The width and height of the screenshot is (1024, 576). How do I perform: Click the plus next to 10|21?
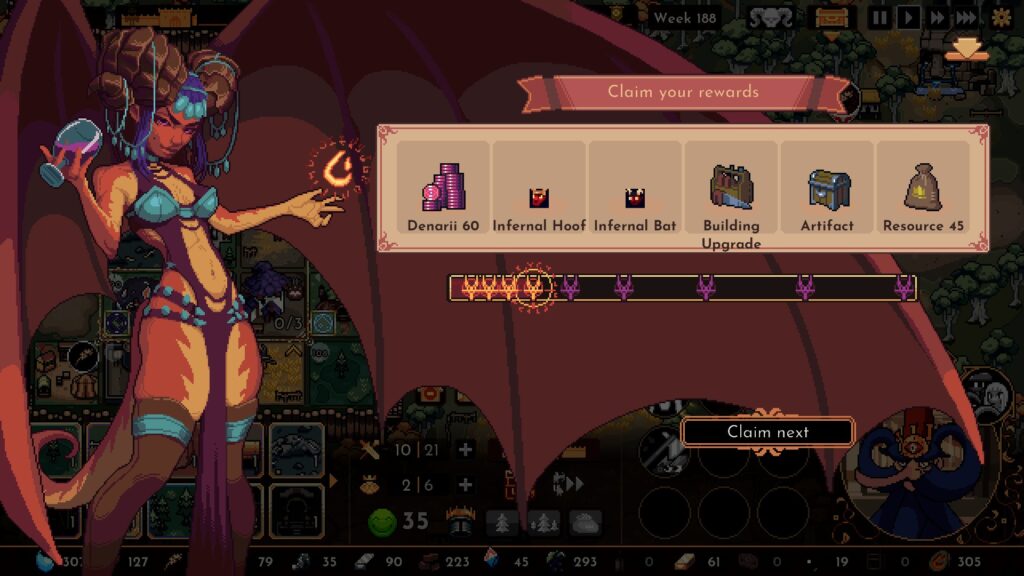pos(465,450)
